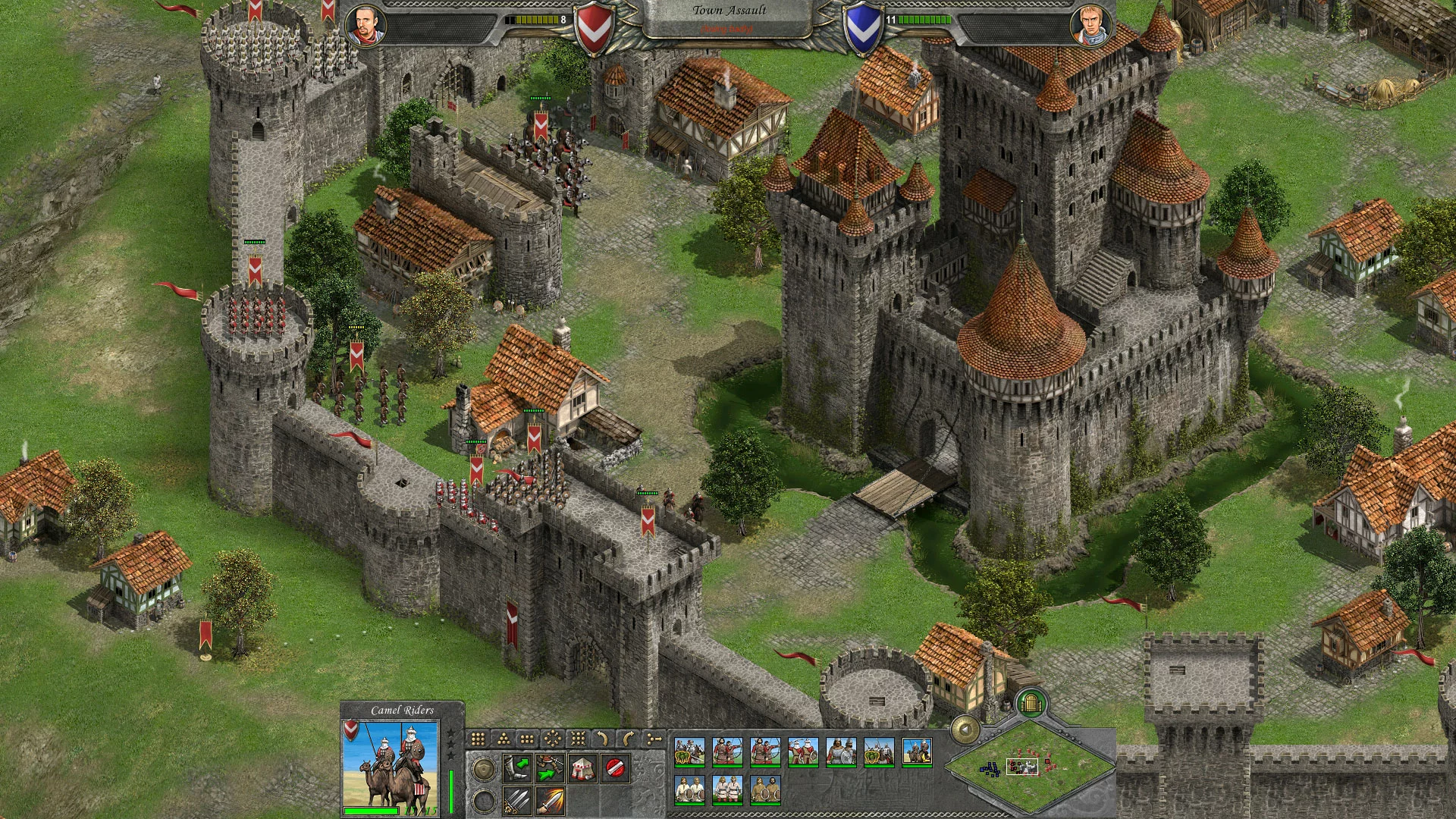The image size is (1456, 819).
Task: Activate the boot with green arrow command
Action: point(516,769)
